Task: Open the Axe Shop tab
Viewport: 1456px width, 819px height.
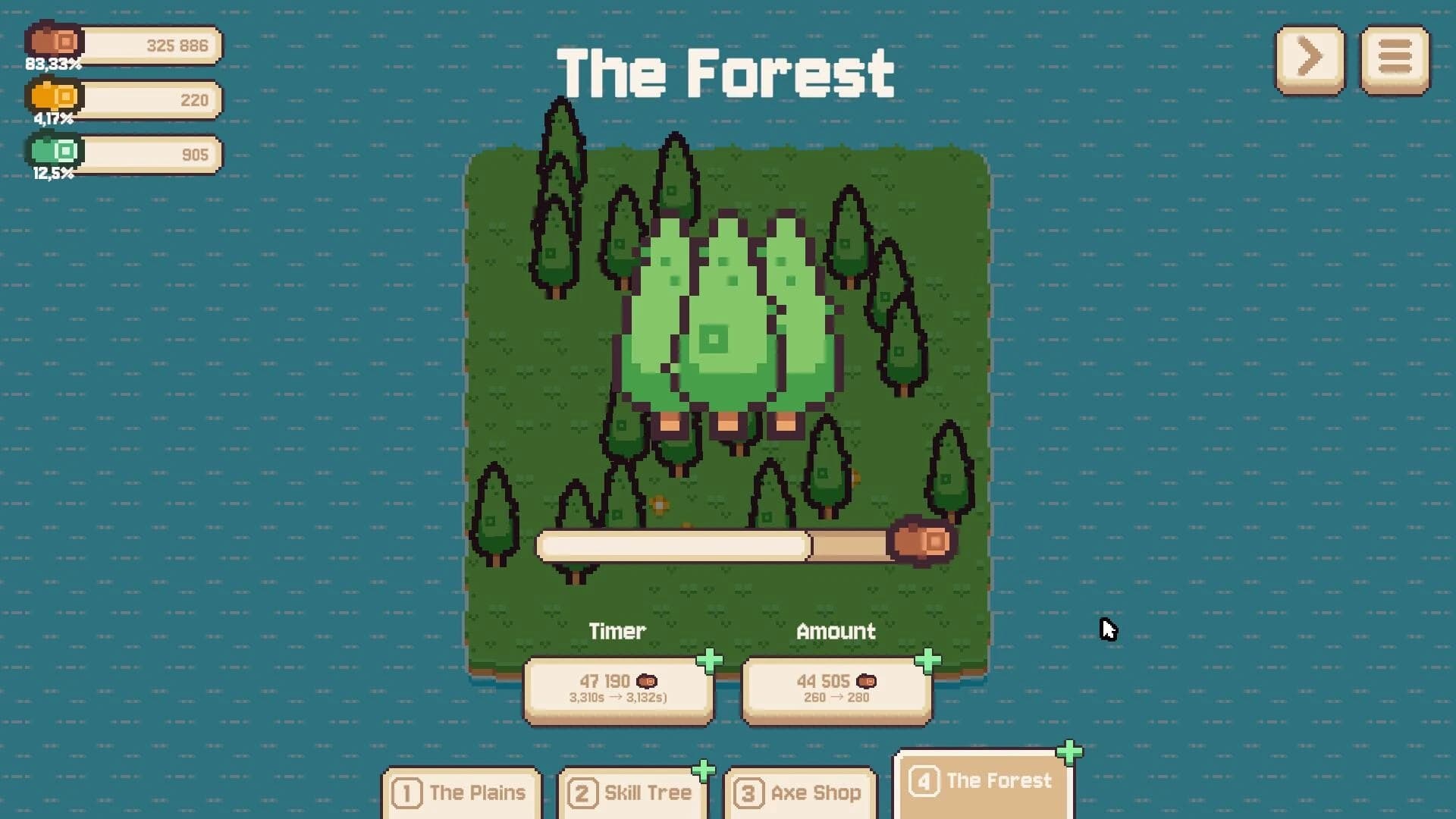Action: [x=800, y=793]
